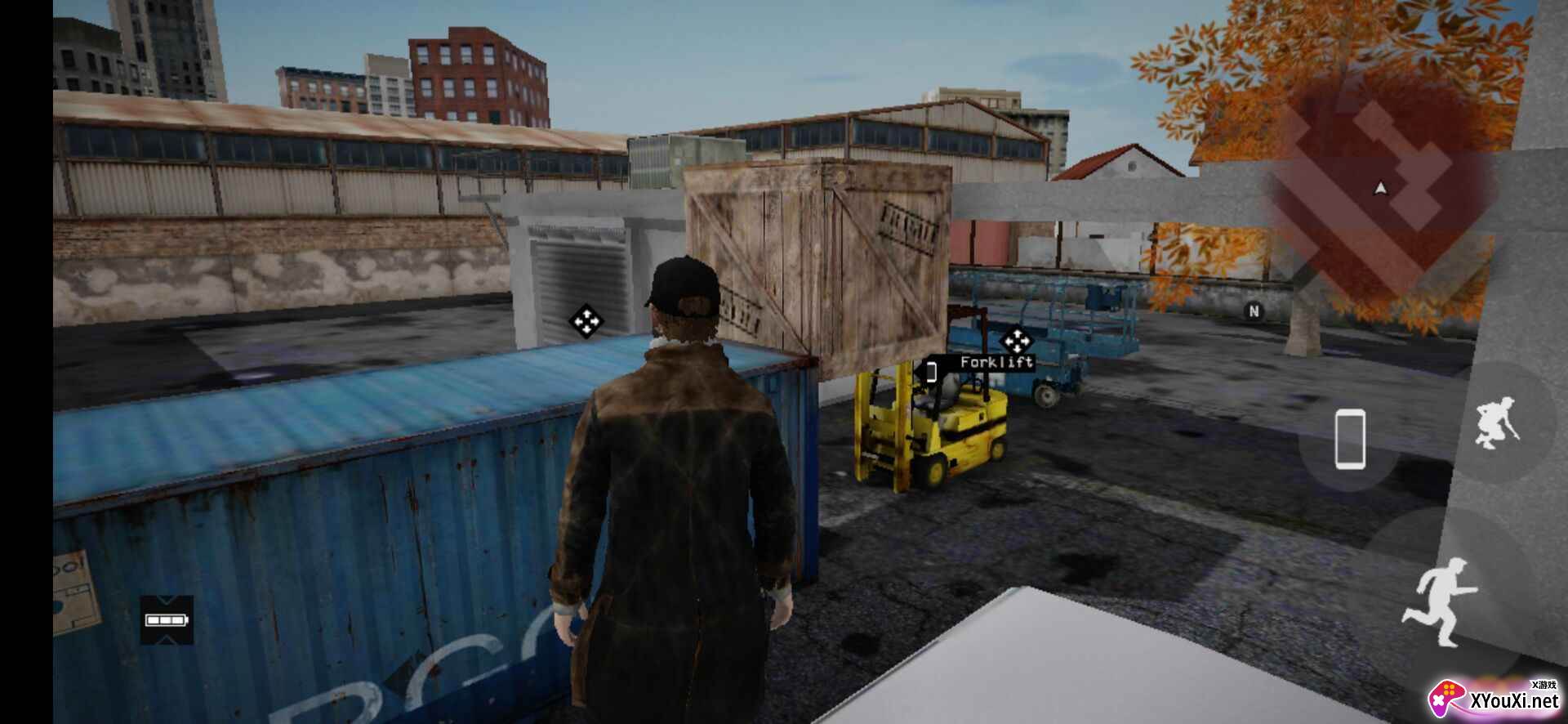1568x724 pixels.
Task: Open the smartphone hacking button
Action: (1349, 440)
